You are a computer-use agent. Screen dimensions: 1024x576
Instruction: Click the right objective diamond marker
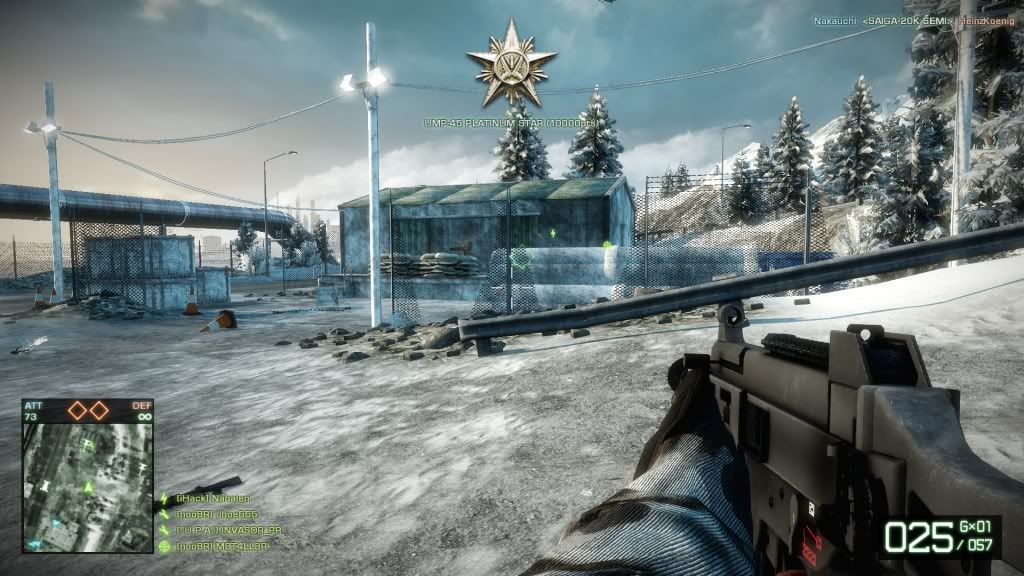point(99,410)
